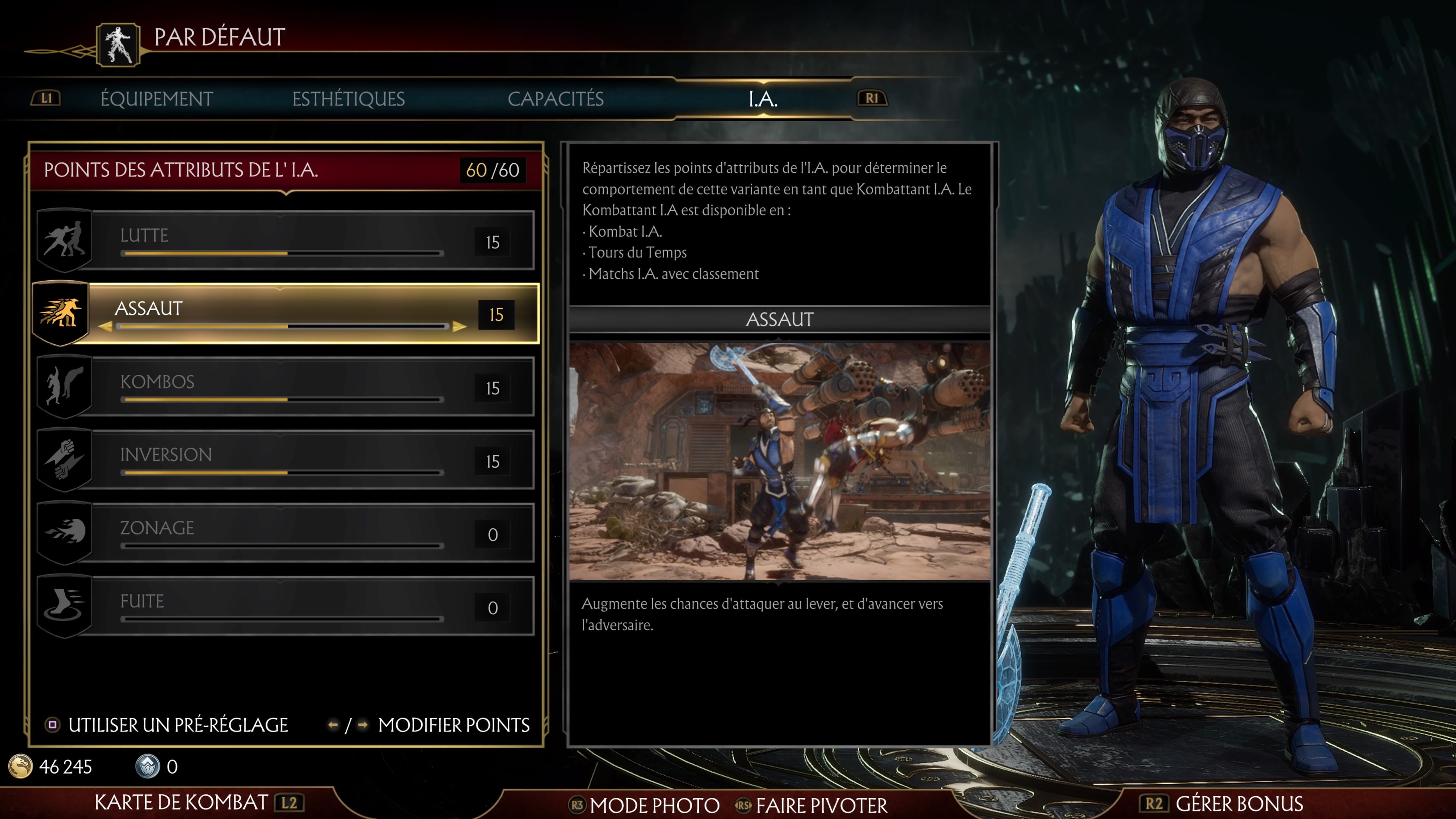Switch to the CAPACITÉS tab

coord(557,98)
